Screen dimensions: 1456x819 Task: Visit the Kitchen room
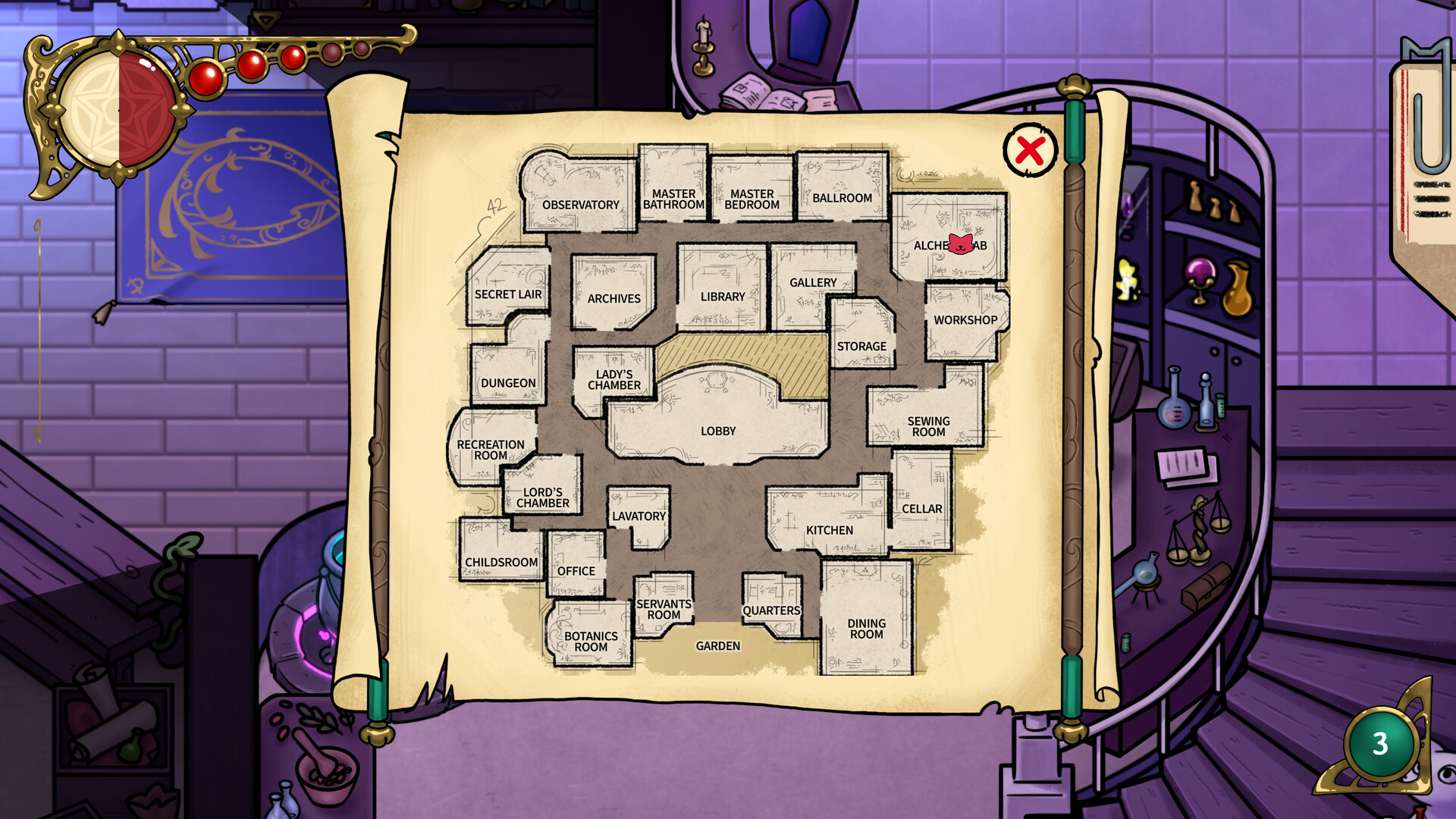point(829,529)
